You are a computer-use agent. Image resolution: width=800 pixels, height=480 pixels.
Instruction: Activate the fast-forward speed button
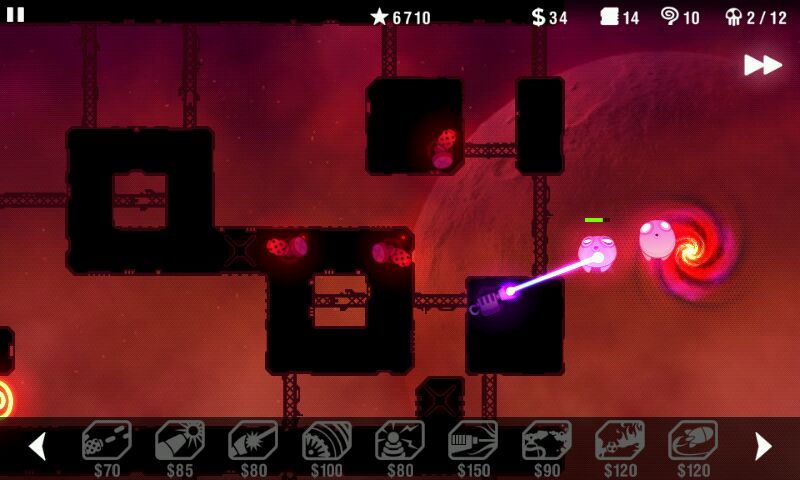coord(762,65)
